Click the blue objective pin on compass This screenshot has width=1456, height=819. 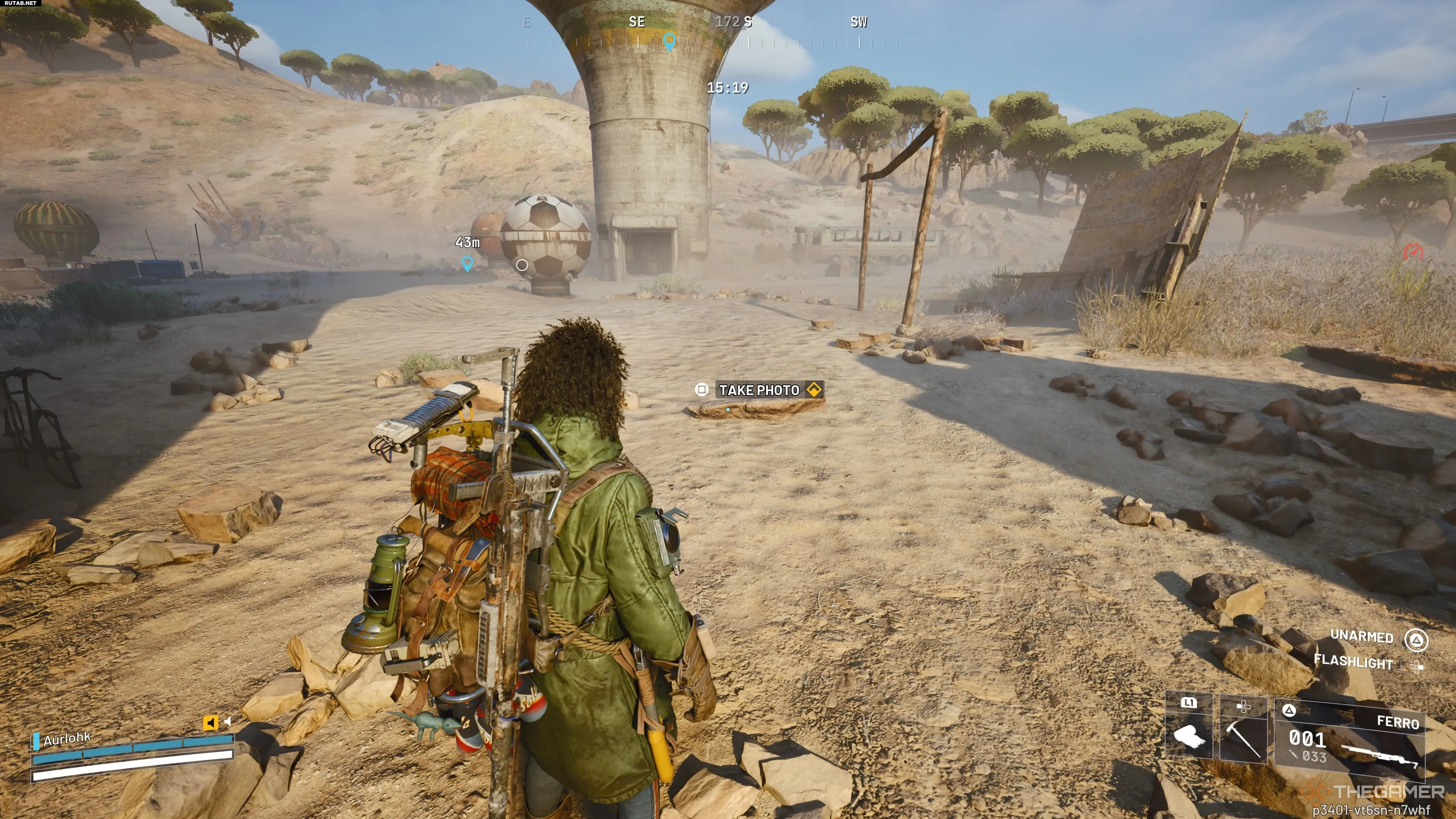click(669, 41)
